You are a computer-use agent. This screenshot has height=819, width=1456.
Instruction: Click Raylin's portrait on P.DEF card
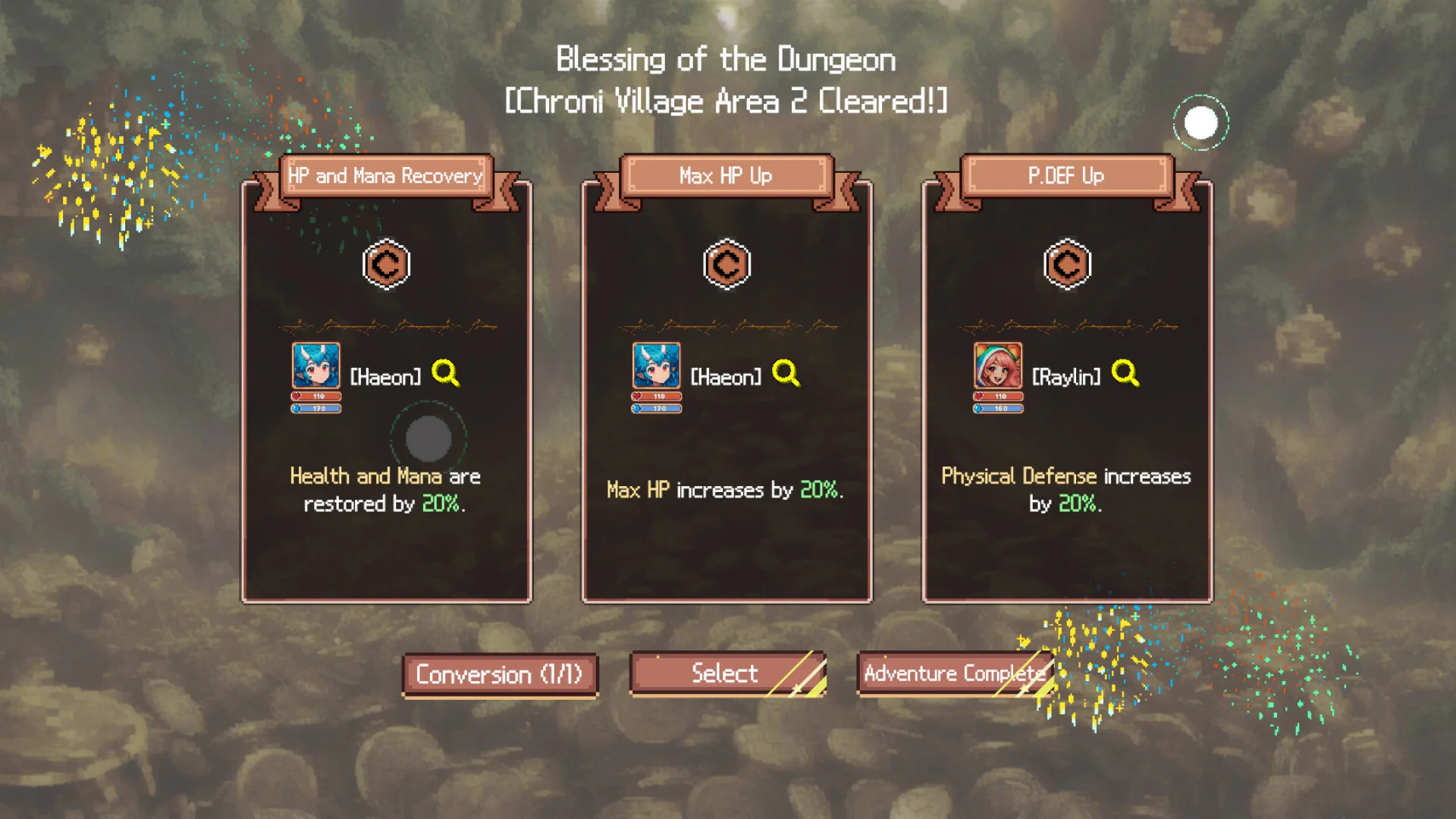click(x=998, y=366)
